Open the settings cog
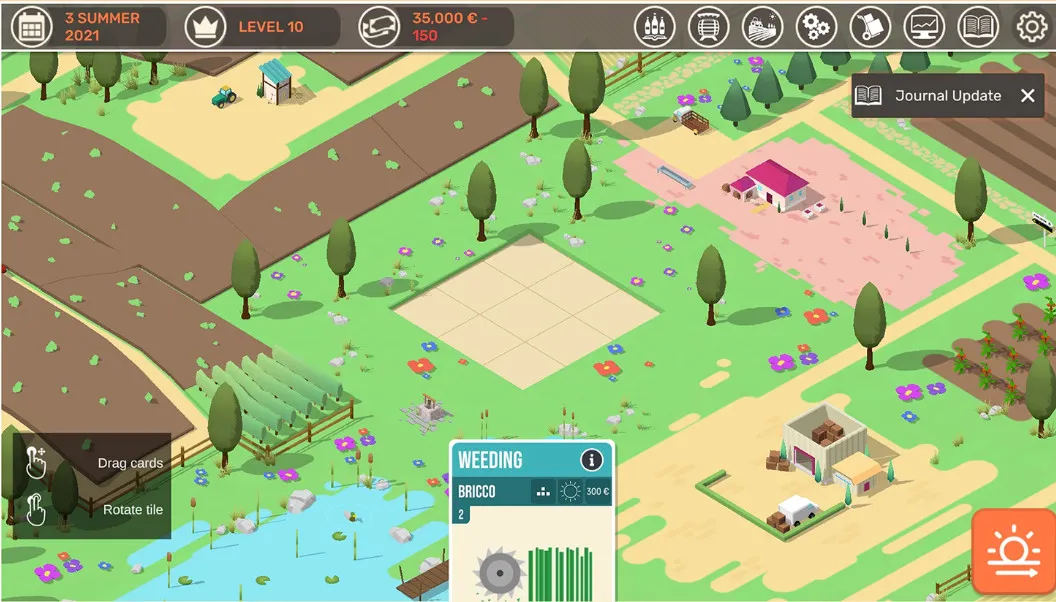 tap(1032, 27)
